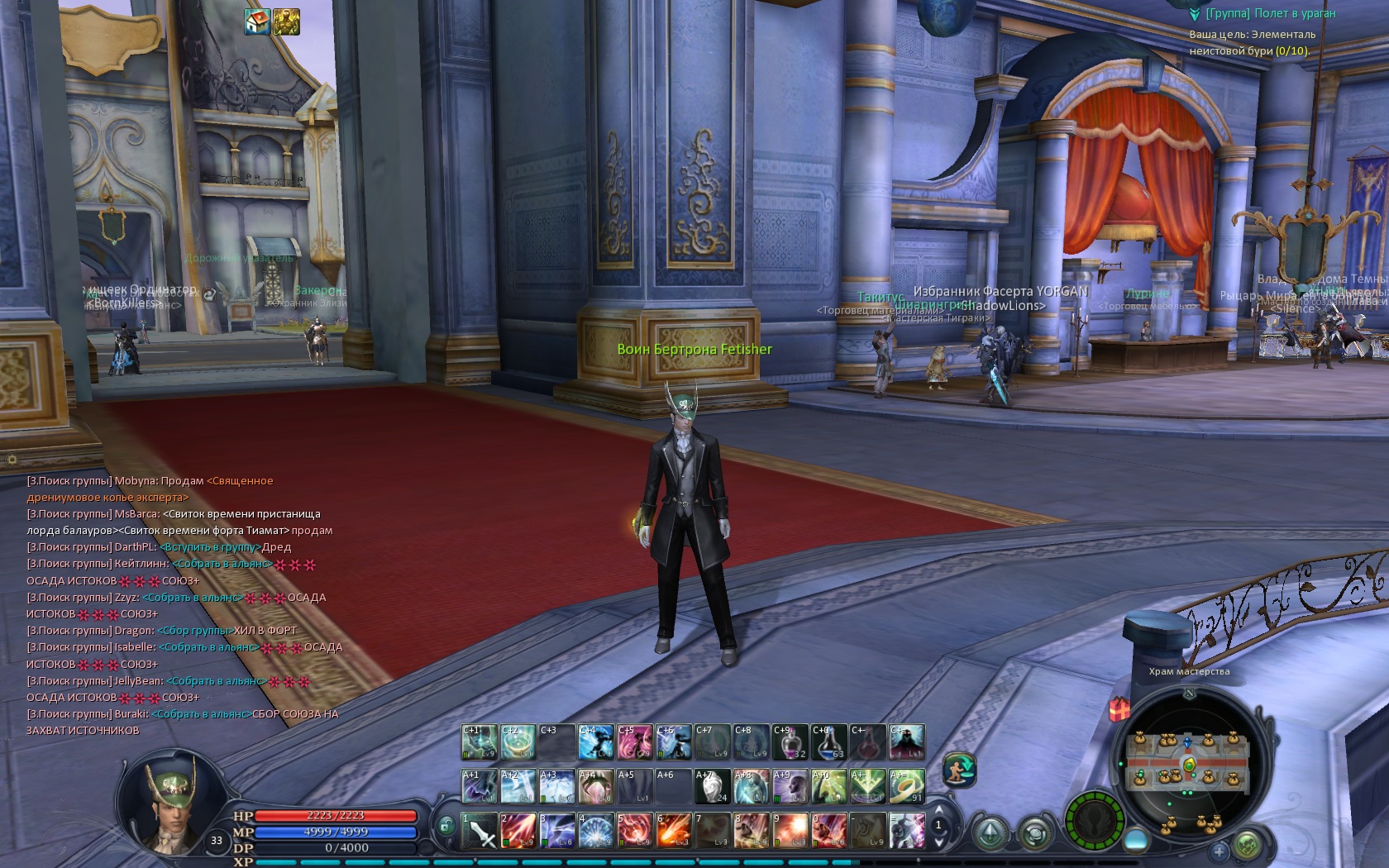1389x868 pixels.
Task: Open the group quest Полет в ураган
Action: pyautogui.click(x=1270, y=13)
